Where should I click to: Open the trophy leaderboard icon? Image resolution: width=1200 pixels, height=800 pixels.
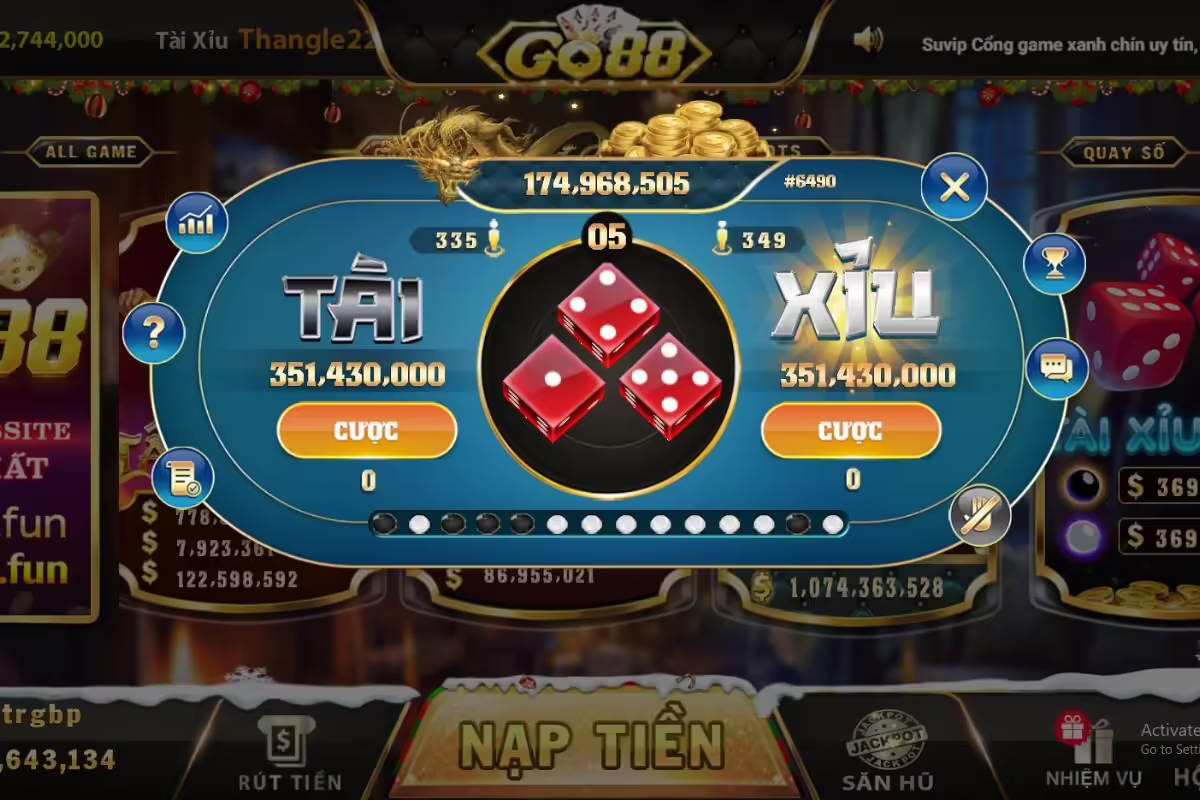point(1054,264)
